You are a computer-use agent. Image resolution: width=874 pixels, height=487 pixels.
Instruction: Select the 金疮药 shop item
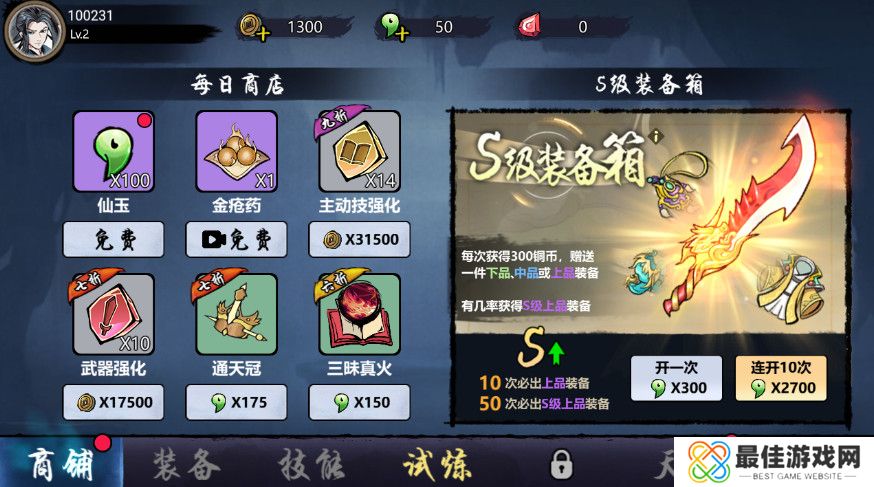236,151
